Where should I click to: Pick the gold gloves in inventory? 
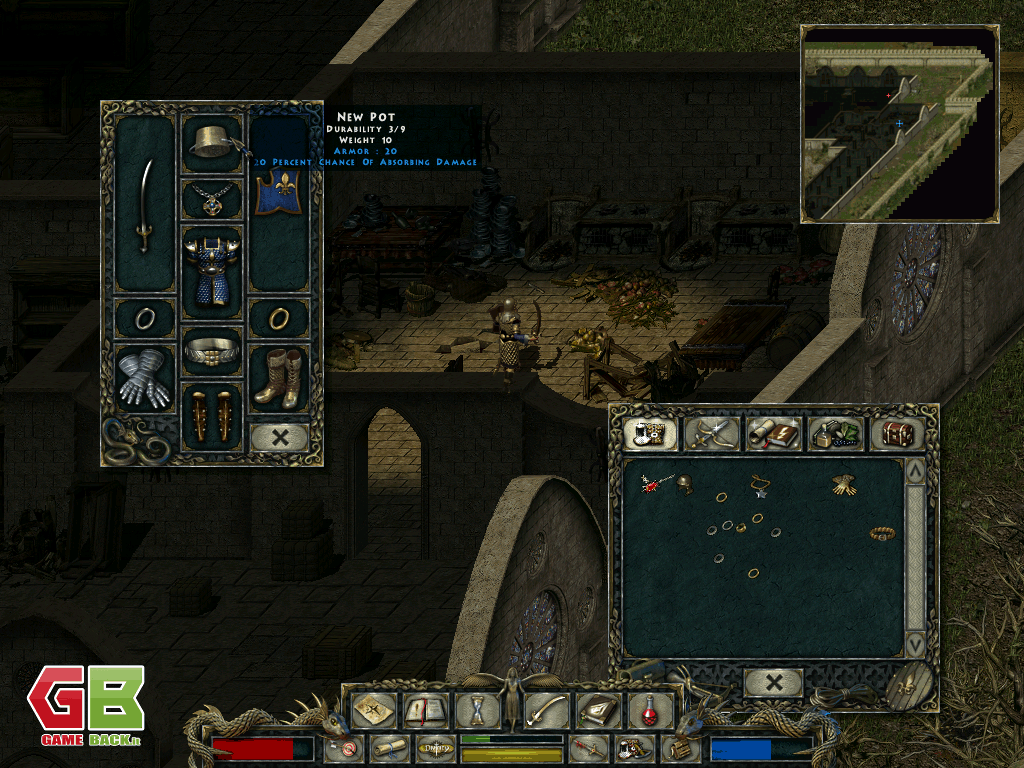pyautogui.click(x=845, y=485)
